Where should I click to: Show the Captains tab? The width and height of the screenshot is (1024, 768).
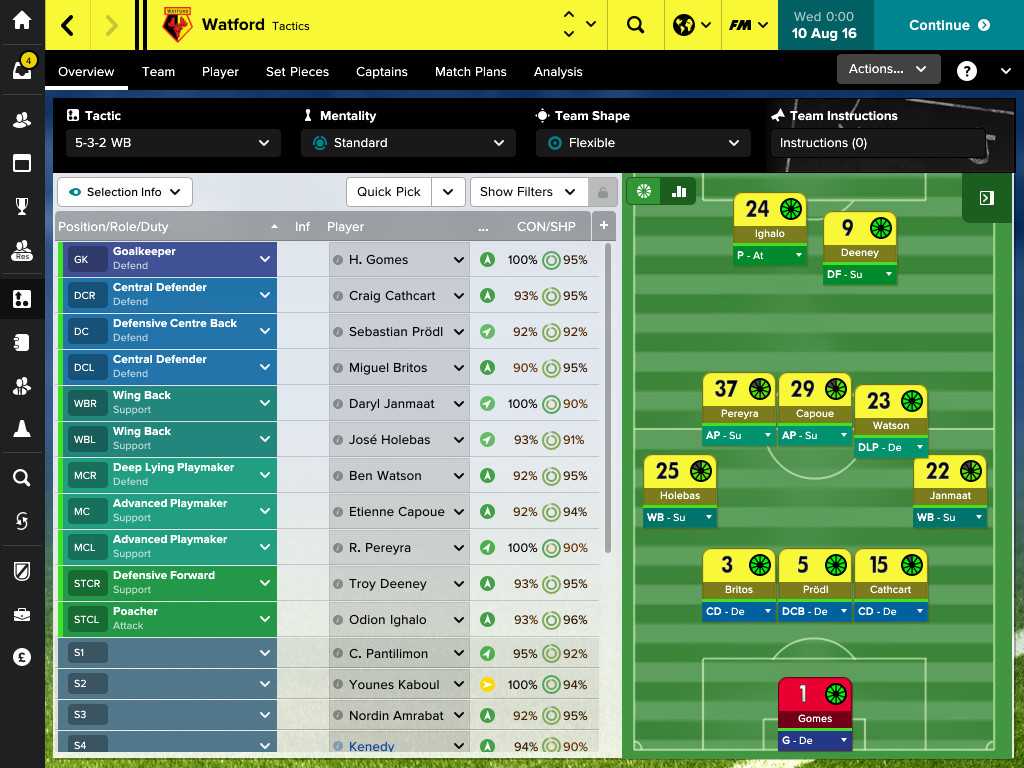point(381,72)
